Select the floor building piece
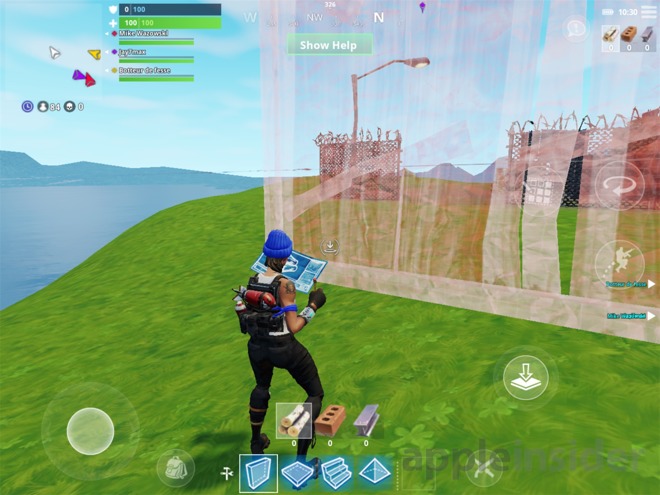 click(297, 470)
